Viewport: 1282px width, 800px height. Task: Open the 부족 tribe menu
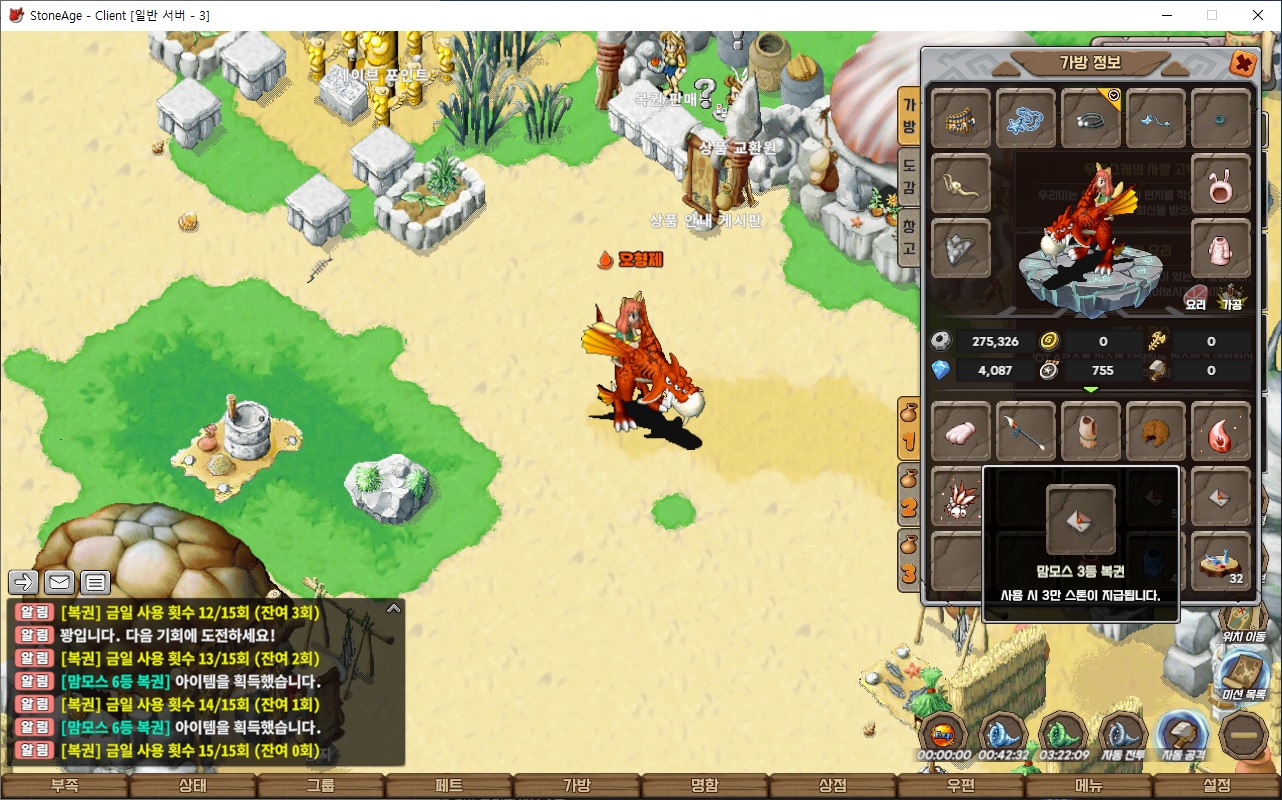pyautogui.click(x=64, y=786)
